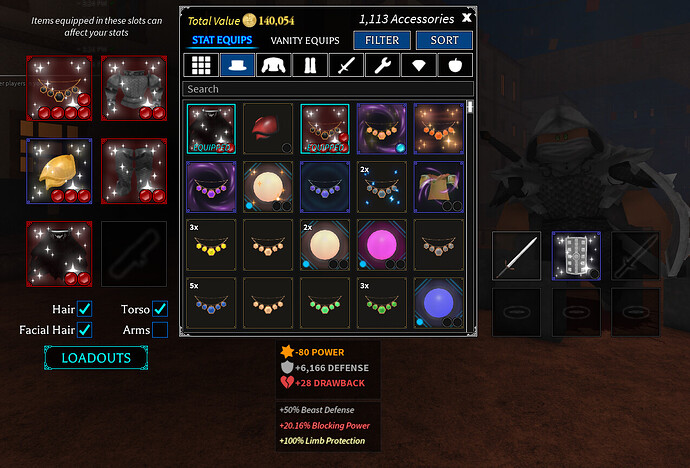
Task: Select the Stat Equips tab
Action: [220, 40]
